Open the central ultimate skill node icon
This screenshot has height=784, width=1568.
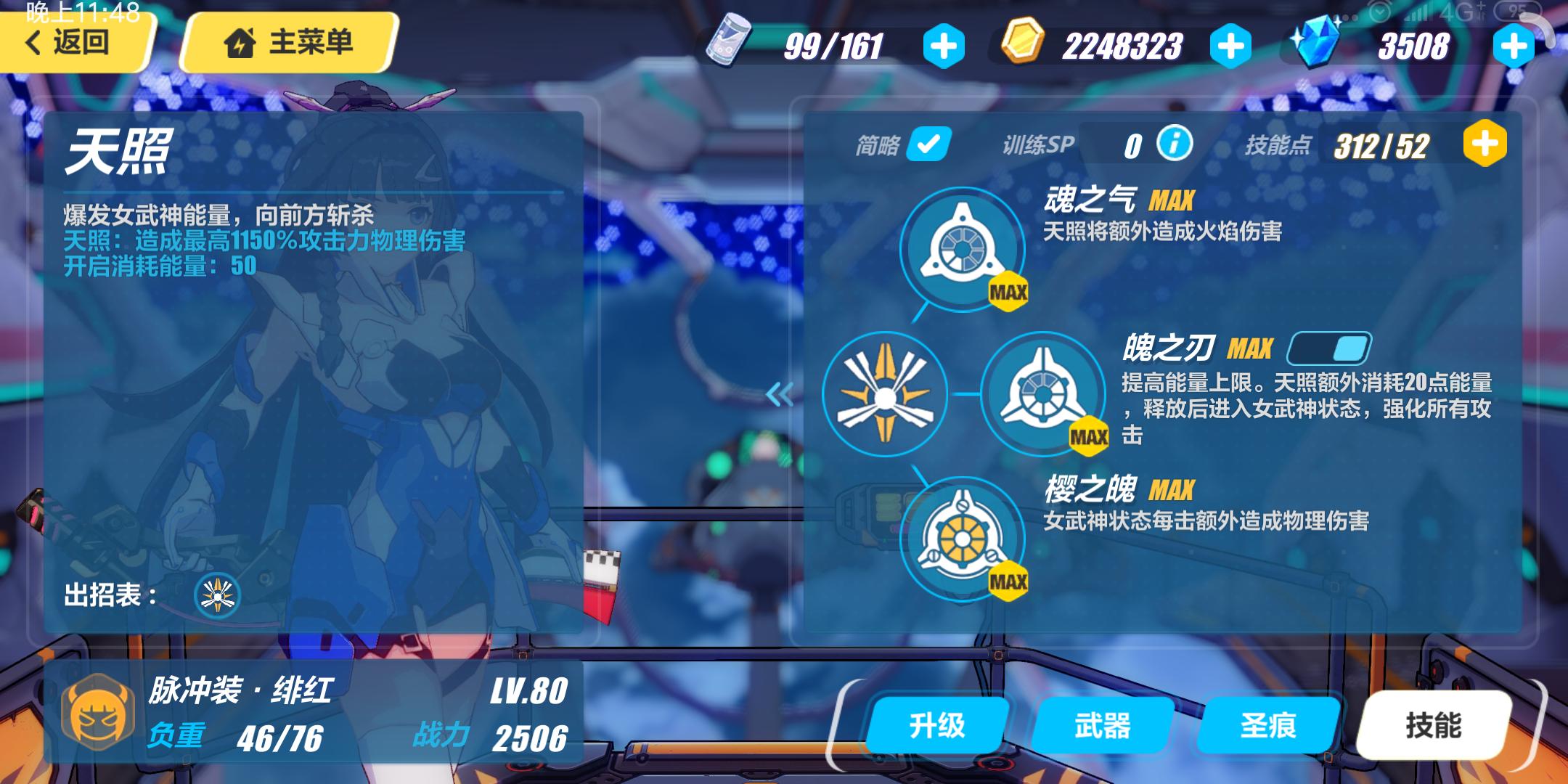coord(887,396)
